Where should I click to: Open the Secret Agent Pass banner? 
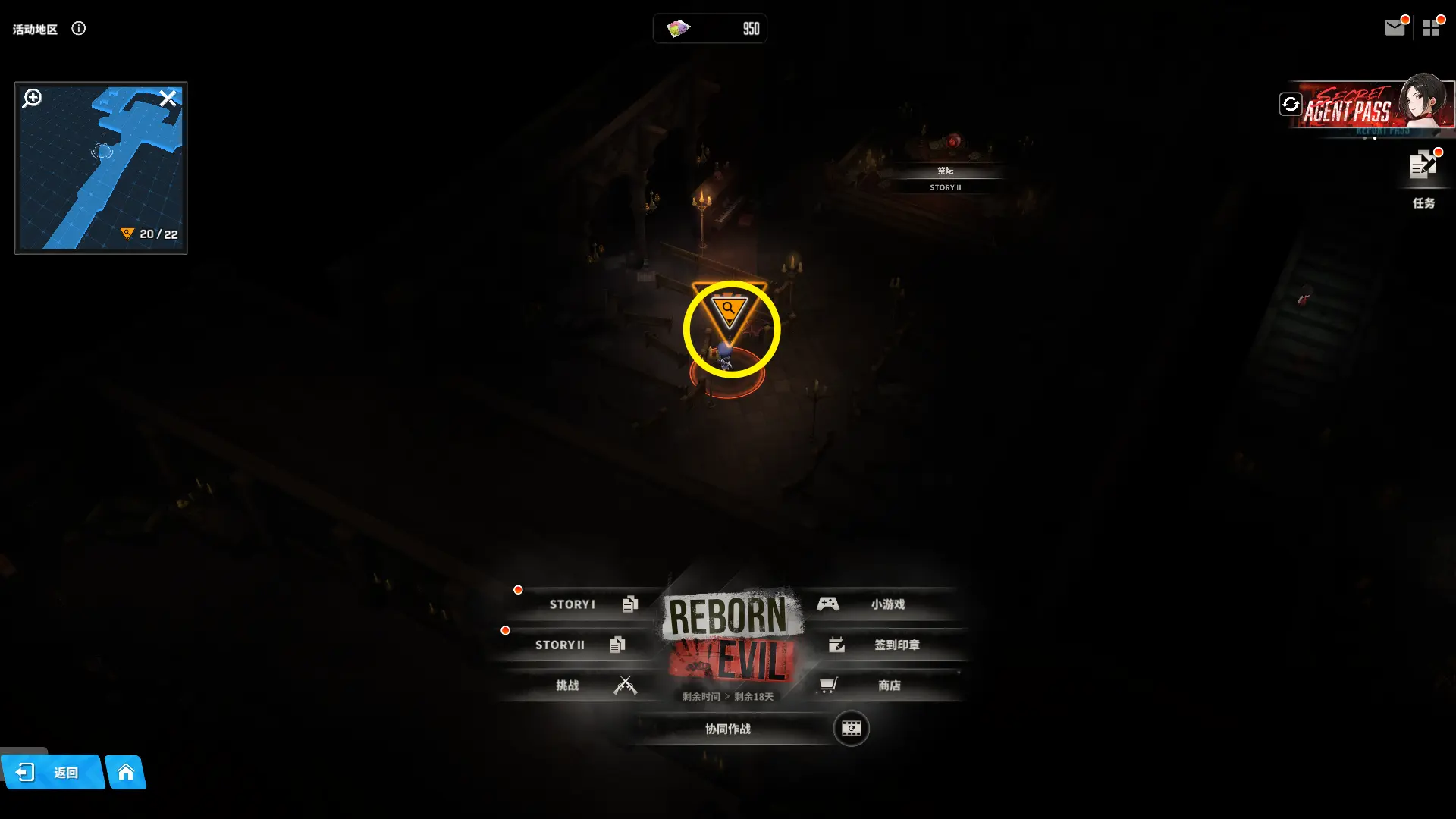(x=1365, y=106)
